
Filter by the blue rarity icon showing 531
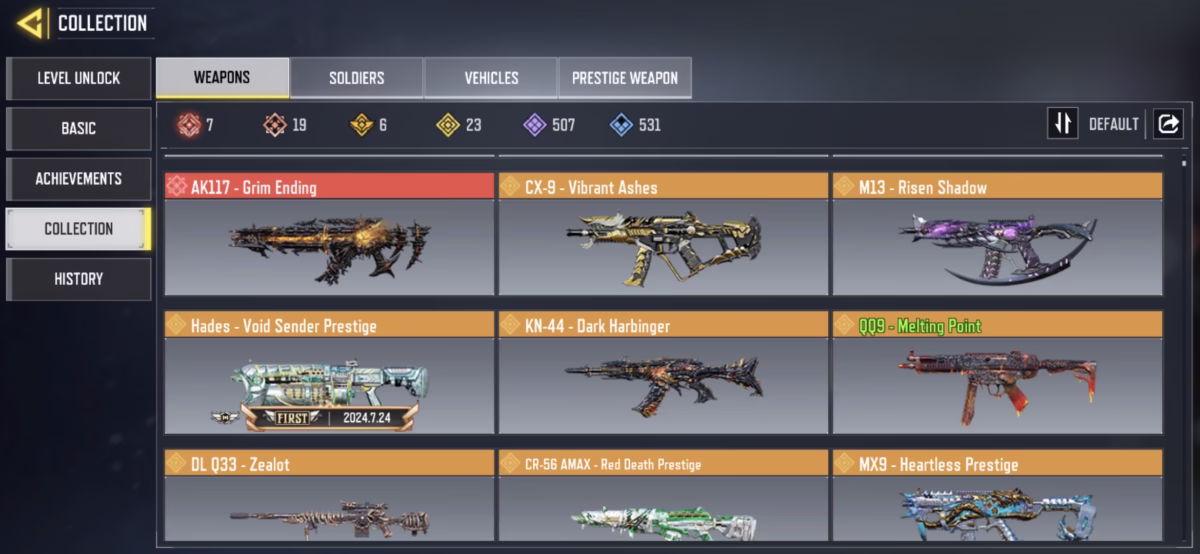621,125
